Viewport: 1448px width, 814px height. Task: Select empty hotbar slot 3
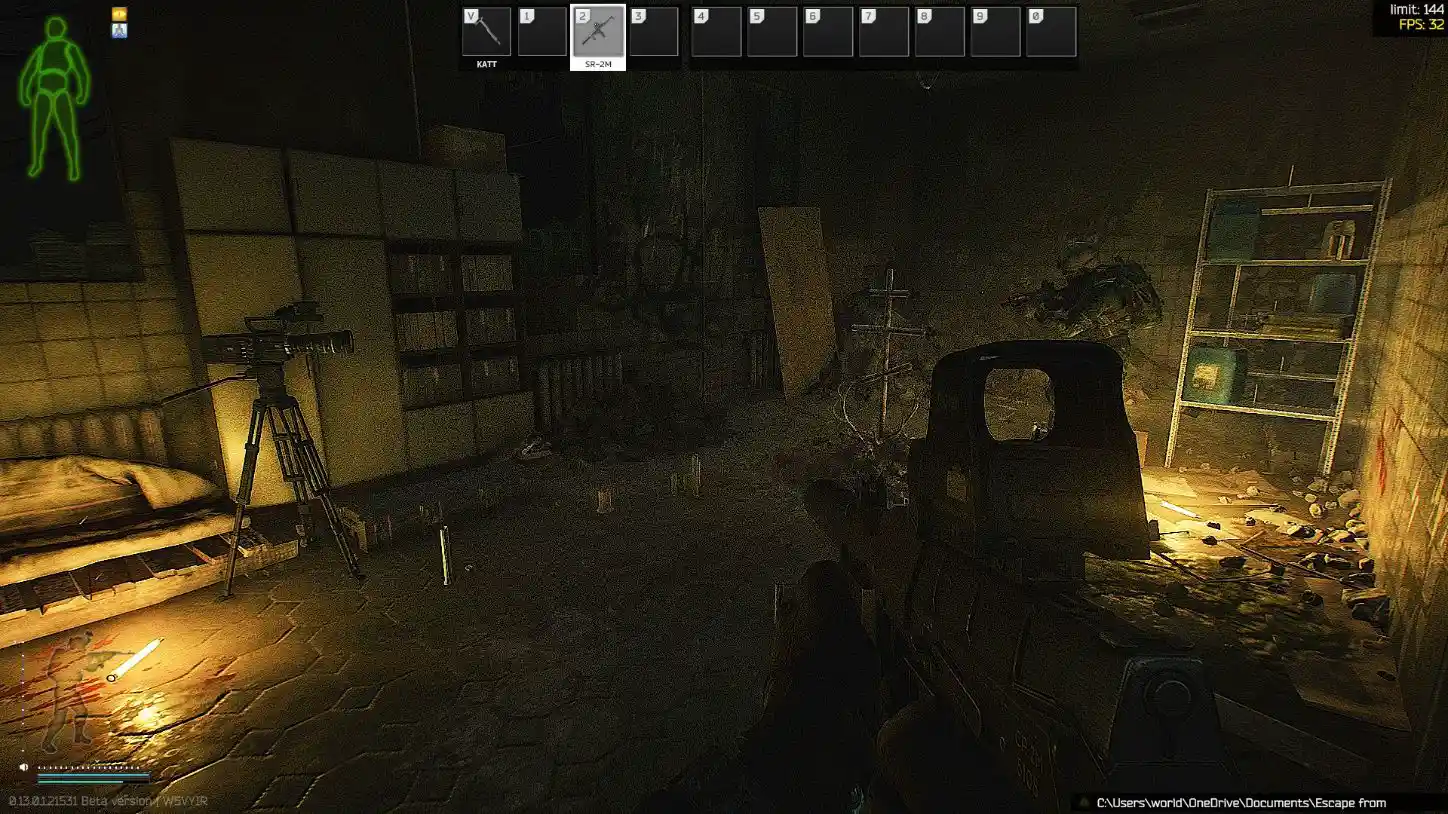click(x=654, y=32)
